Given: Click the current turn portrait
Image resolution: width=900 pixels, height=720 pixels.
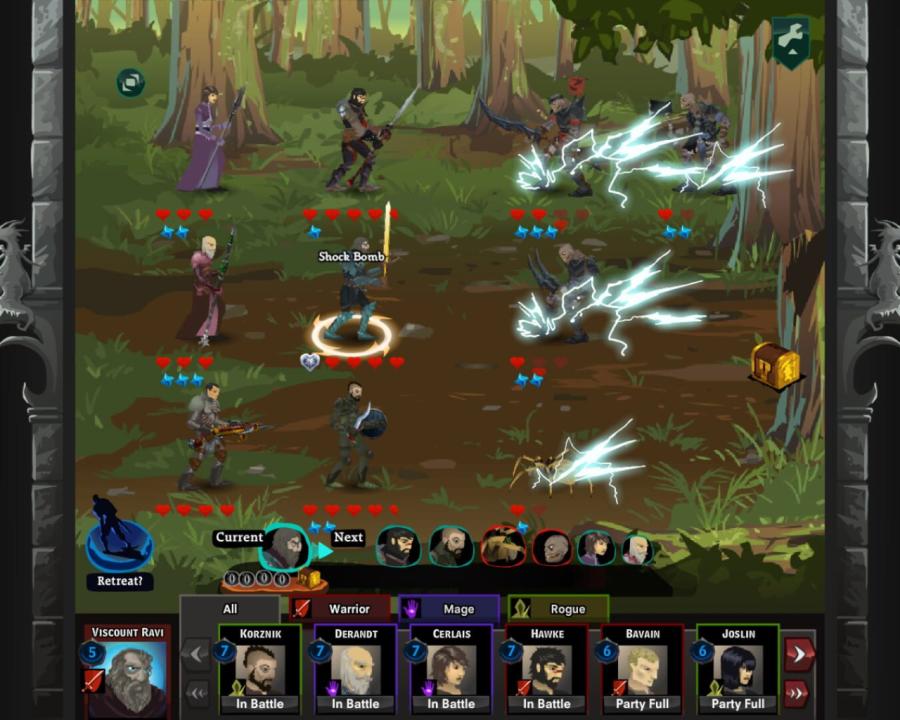Looking at the screenshot, I should [x=287, y=547].
